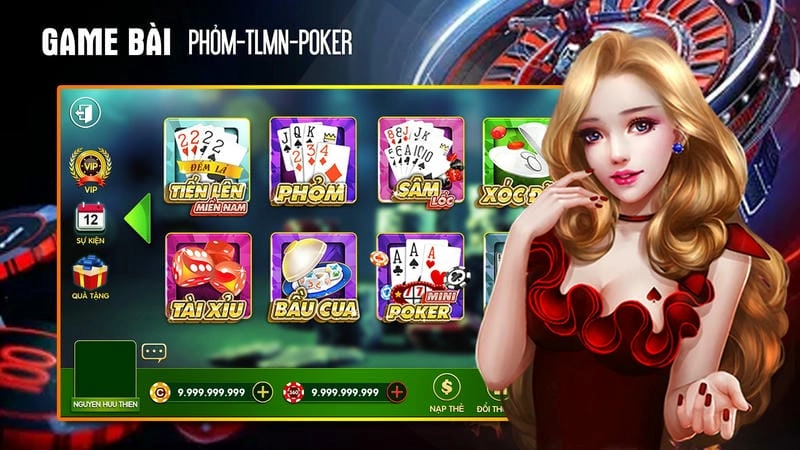Open the chat bubble icon
Image resolution: width=800 pixels, height=450 pixels.
153,352
